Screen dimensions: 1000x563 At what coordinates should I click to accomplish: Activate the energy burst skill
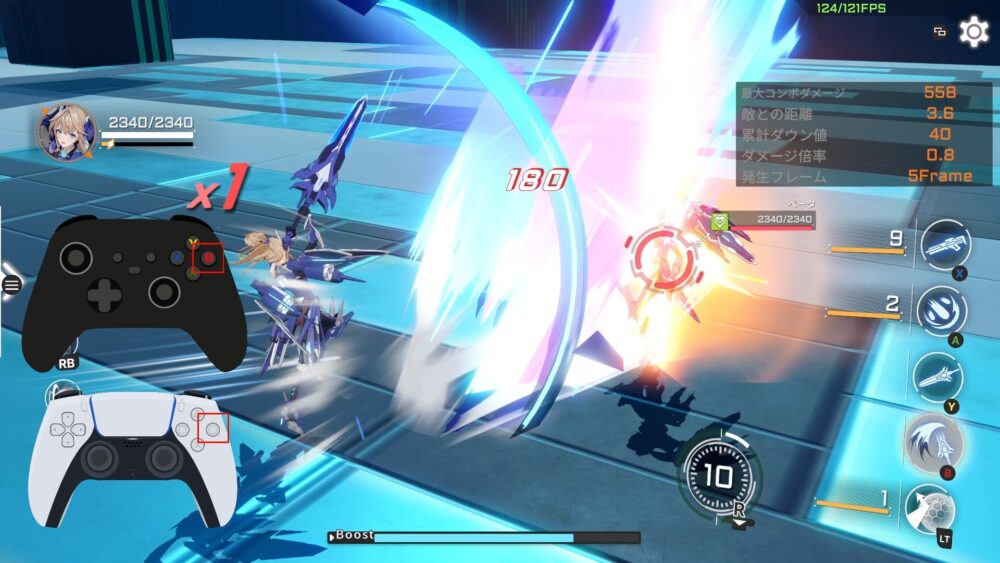pyautogui.click(x=941, y=311)
